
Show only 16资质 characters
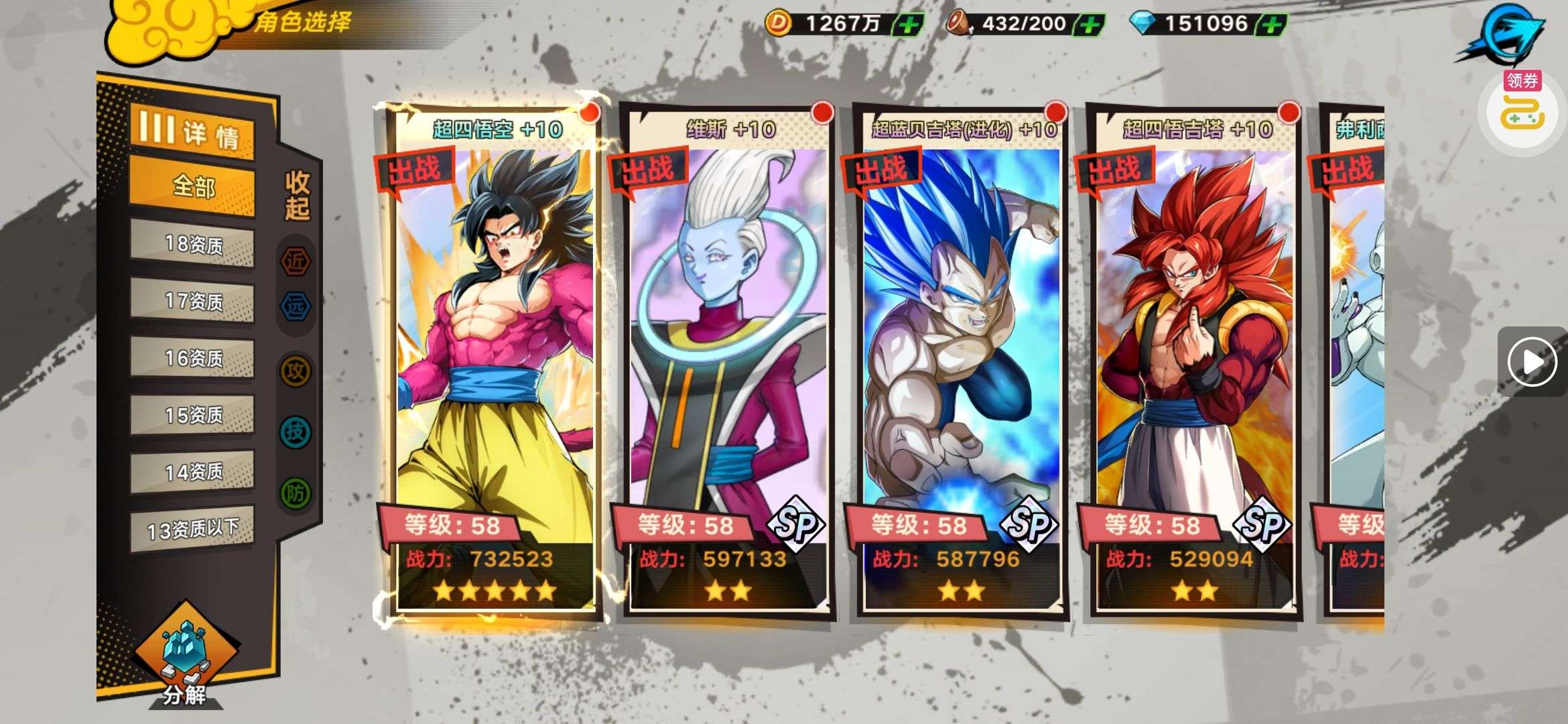[192, 359]
